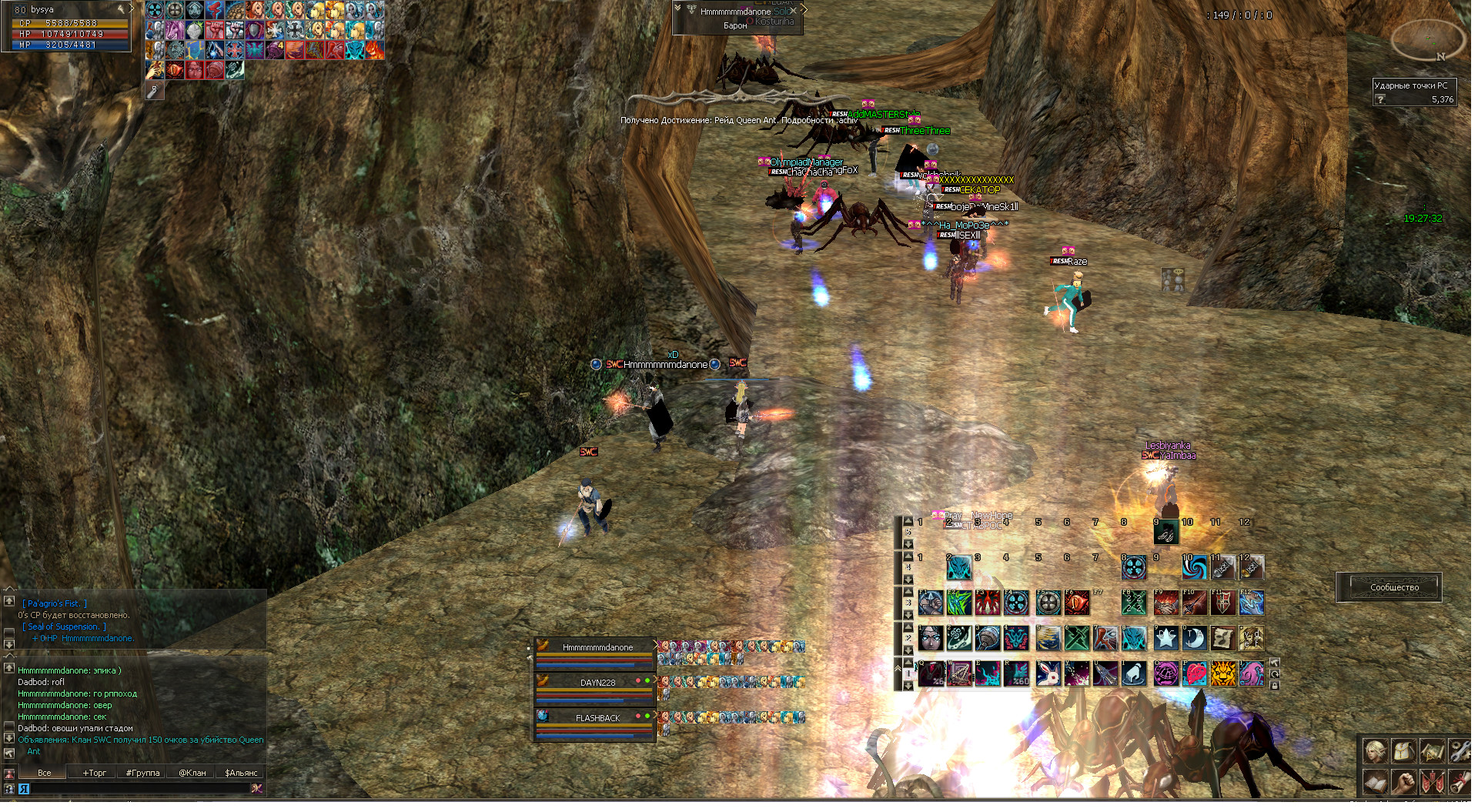Show the Все chat tab

[45, 773]
